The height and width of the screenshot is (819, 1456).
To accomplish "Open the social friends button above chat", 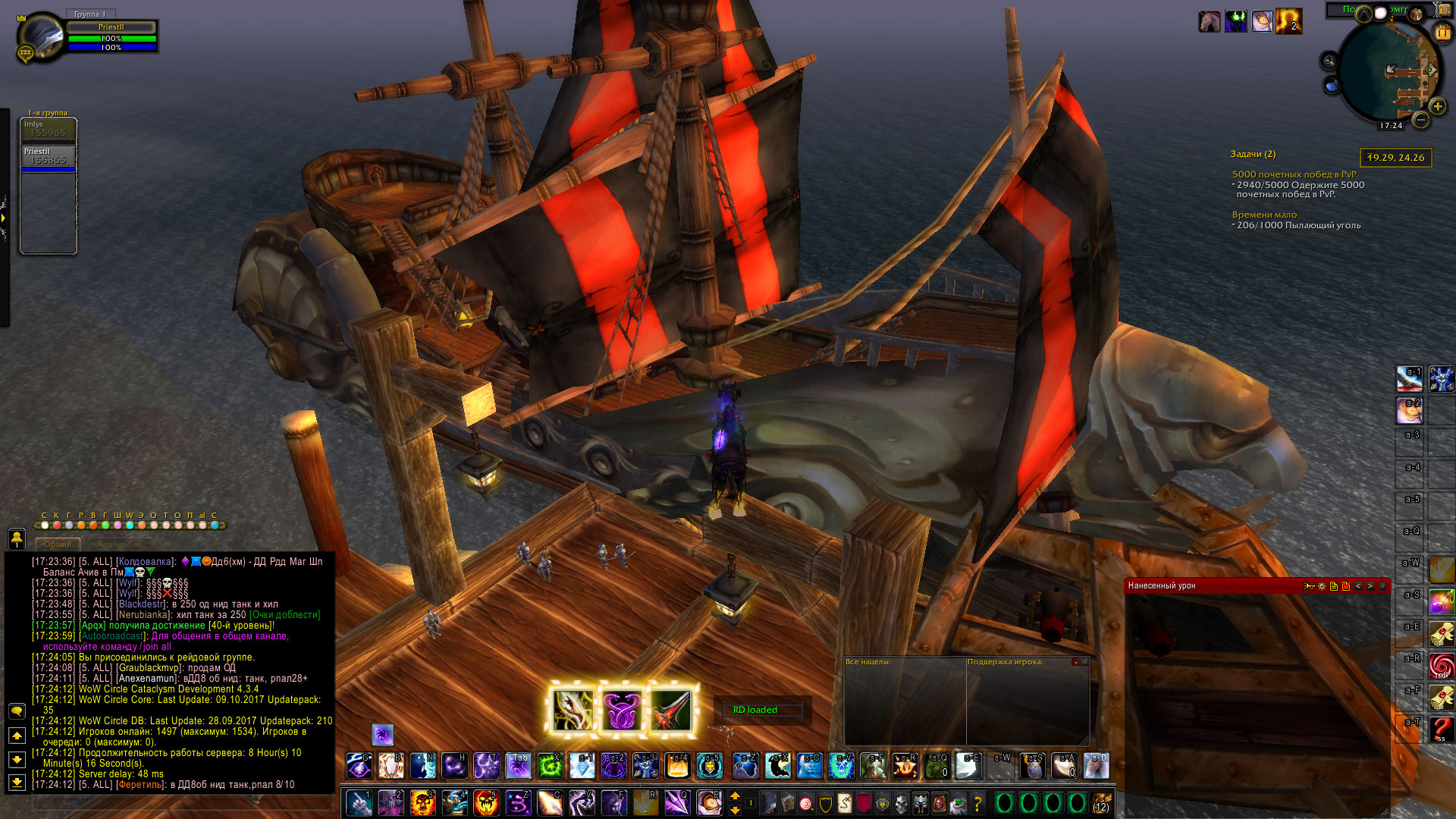I will 17,538.
